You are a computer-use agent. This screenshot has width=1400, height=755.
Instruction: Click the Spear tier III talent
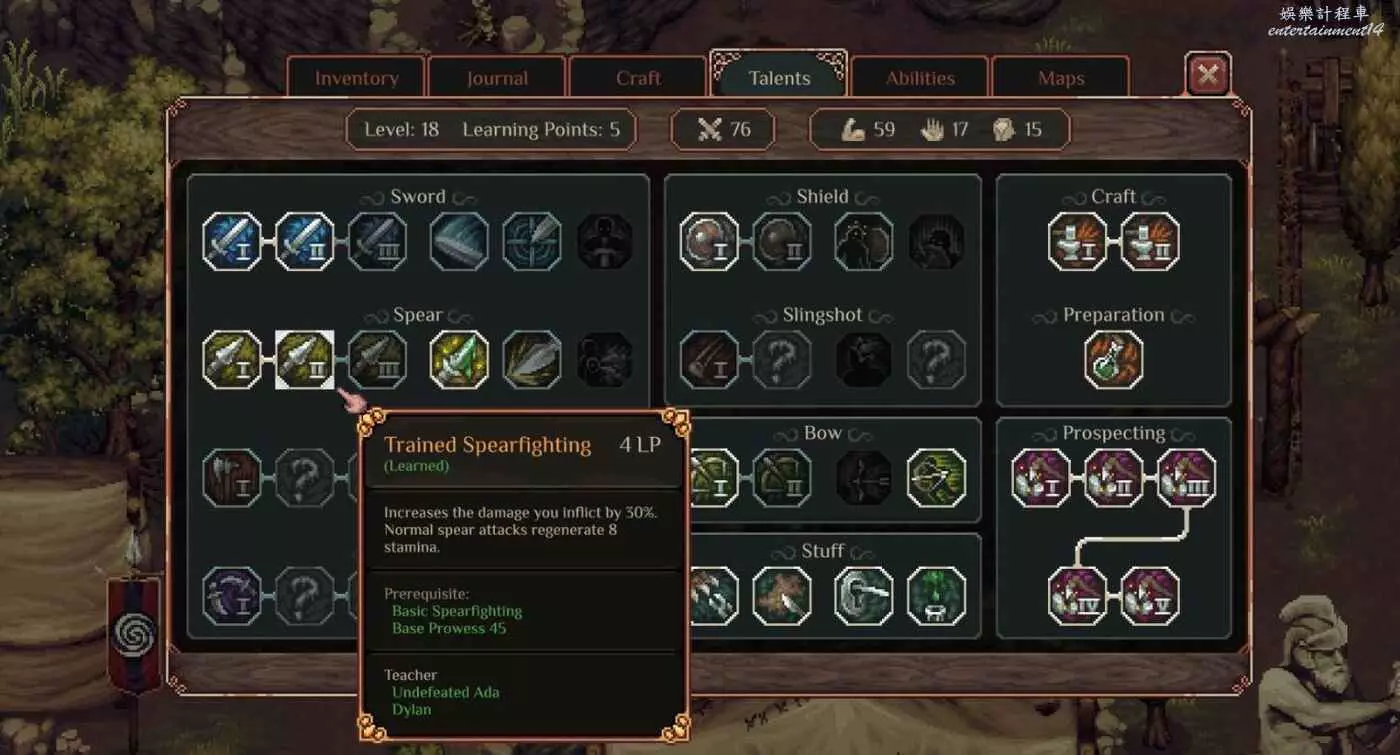pos(377,360)
